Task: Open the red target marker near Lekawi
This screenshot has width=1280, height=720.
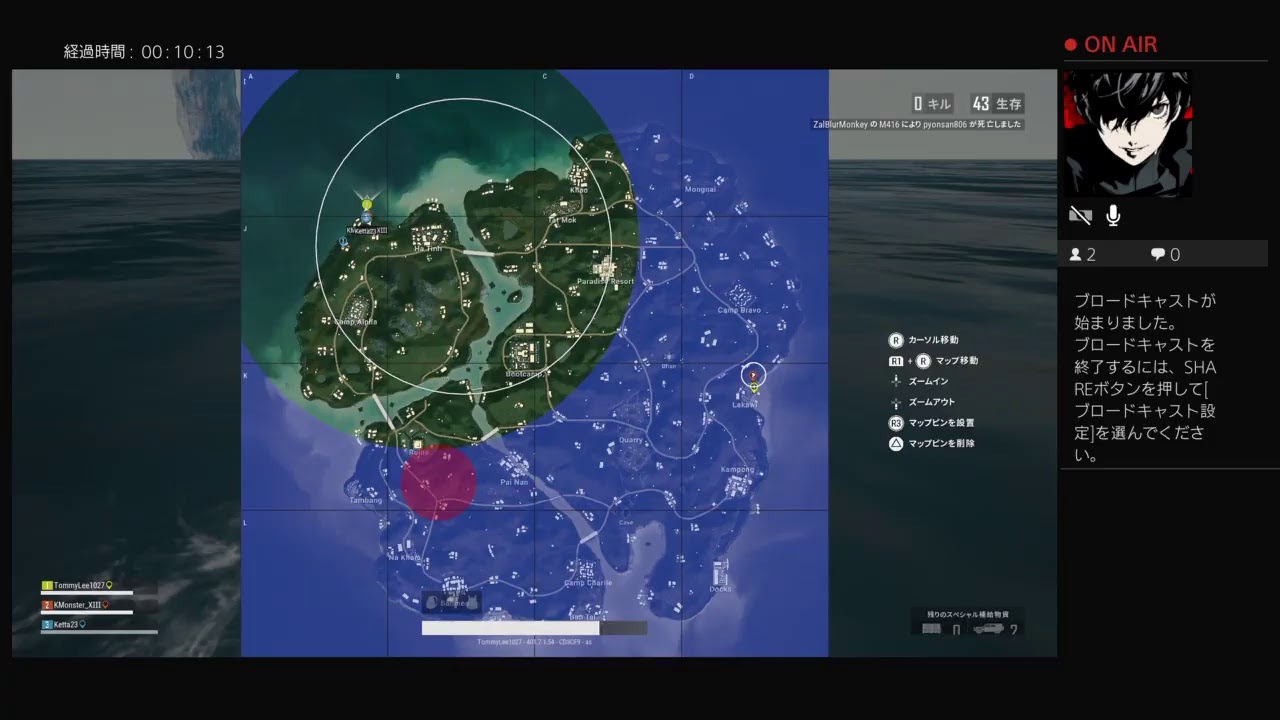Action: pos(753,375)
